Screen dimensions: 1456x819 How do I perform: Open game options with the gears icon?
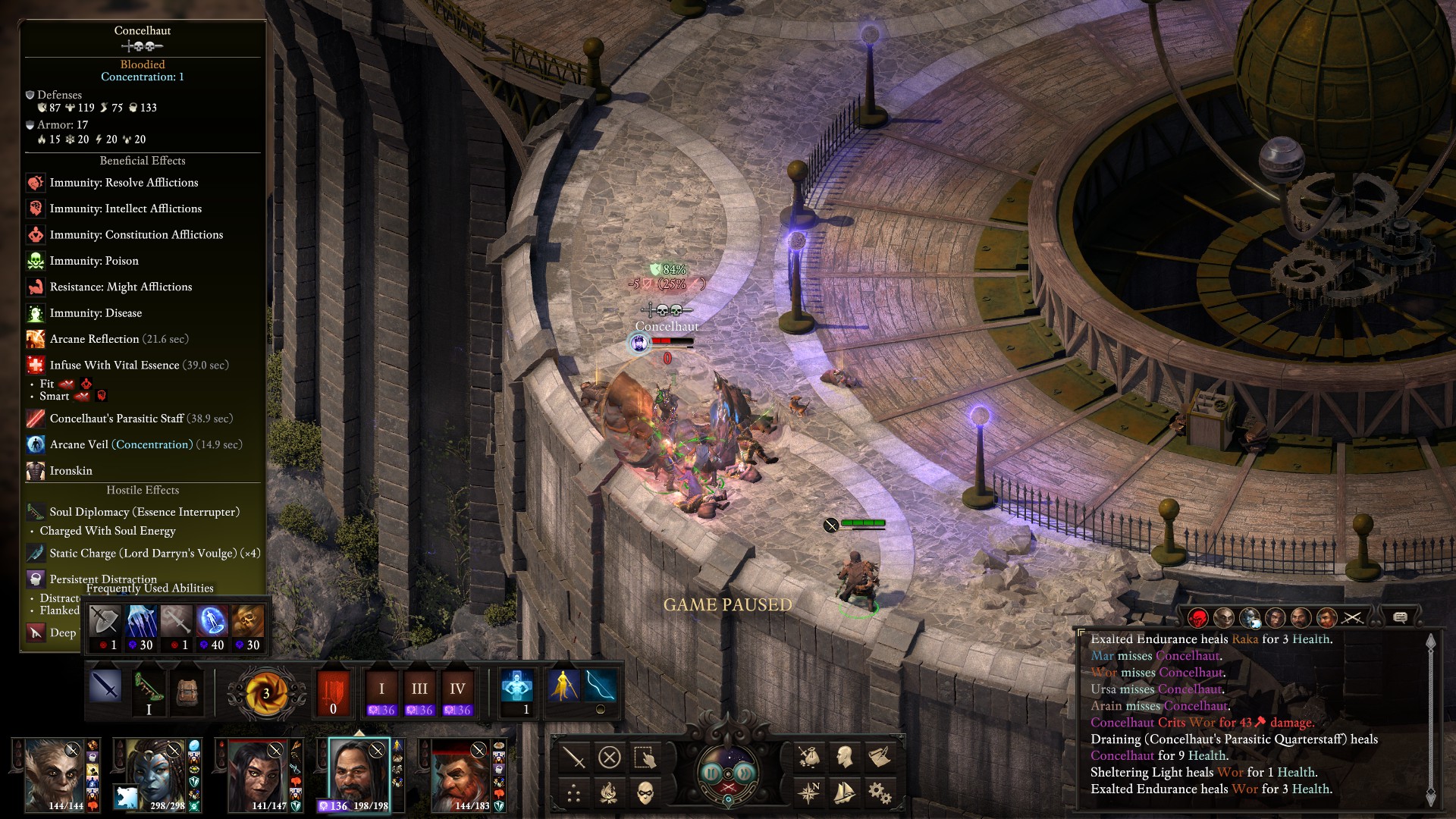click(880, 793)
